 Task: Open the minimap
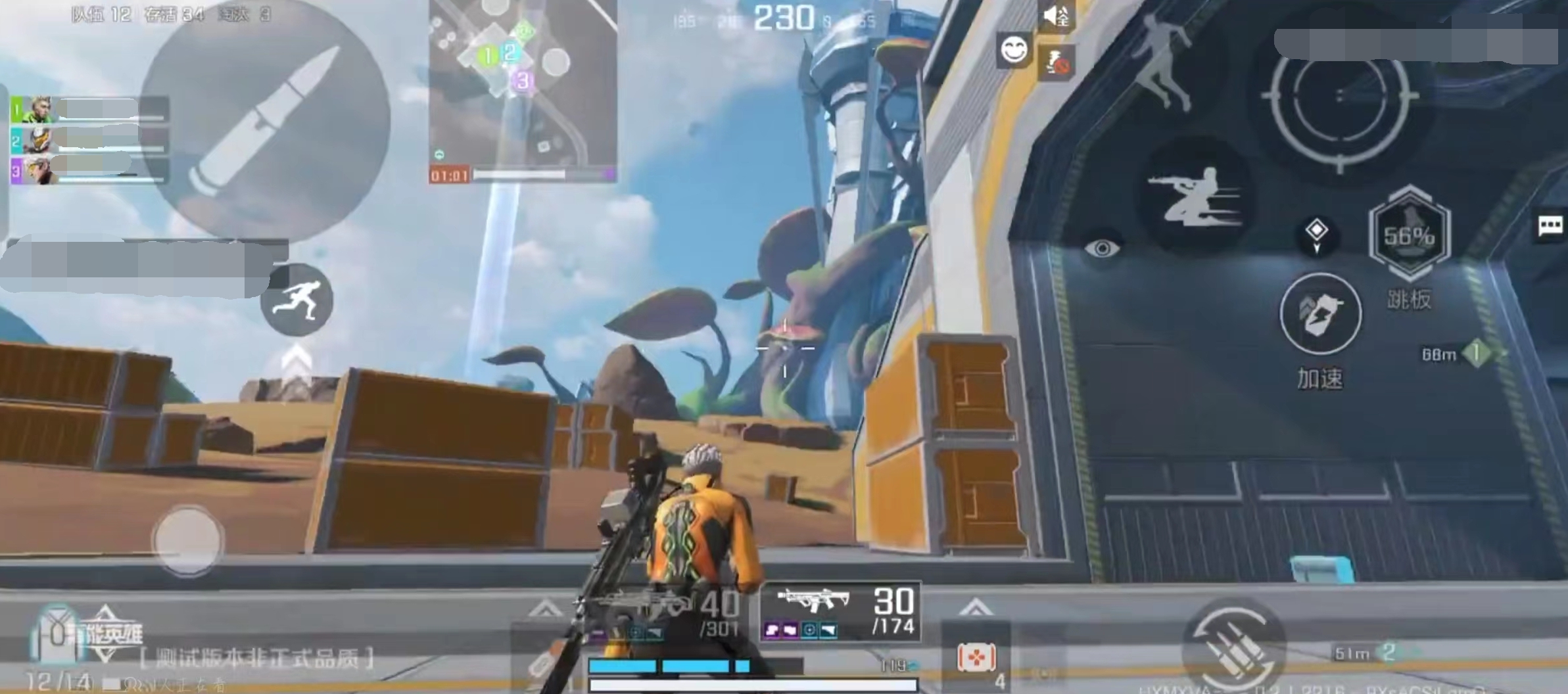click(x=523, y=85)
